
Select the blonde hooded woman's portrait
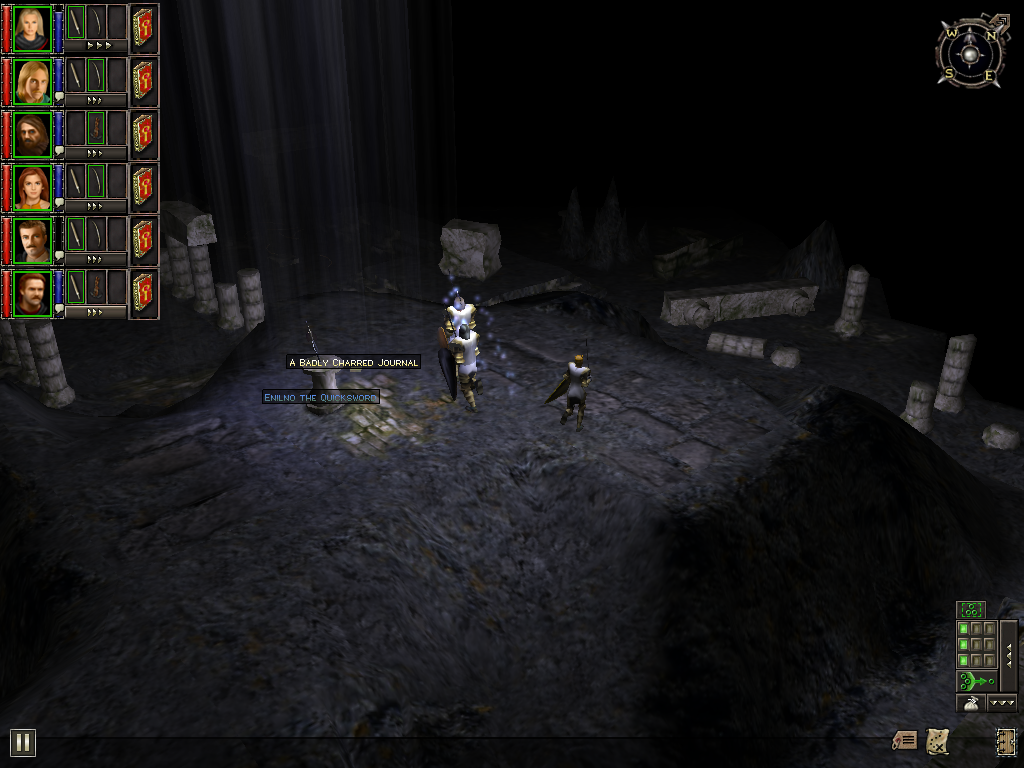32,28
